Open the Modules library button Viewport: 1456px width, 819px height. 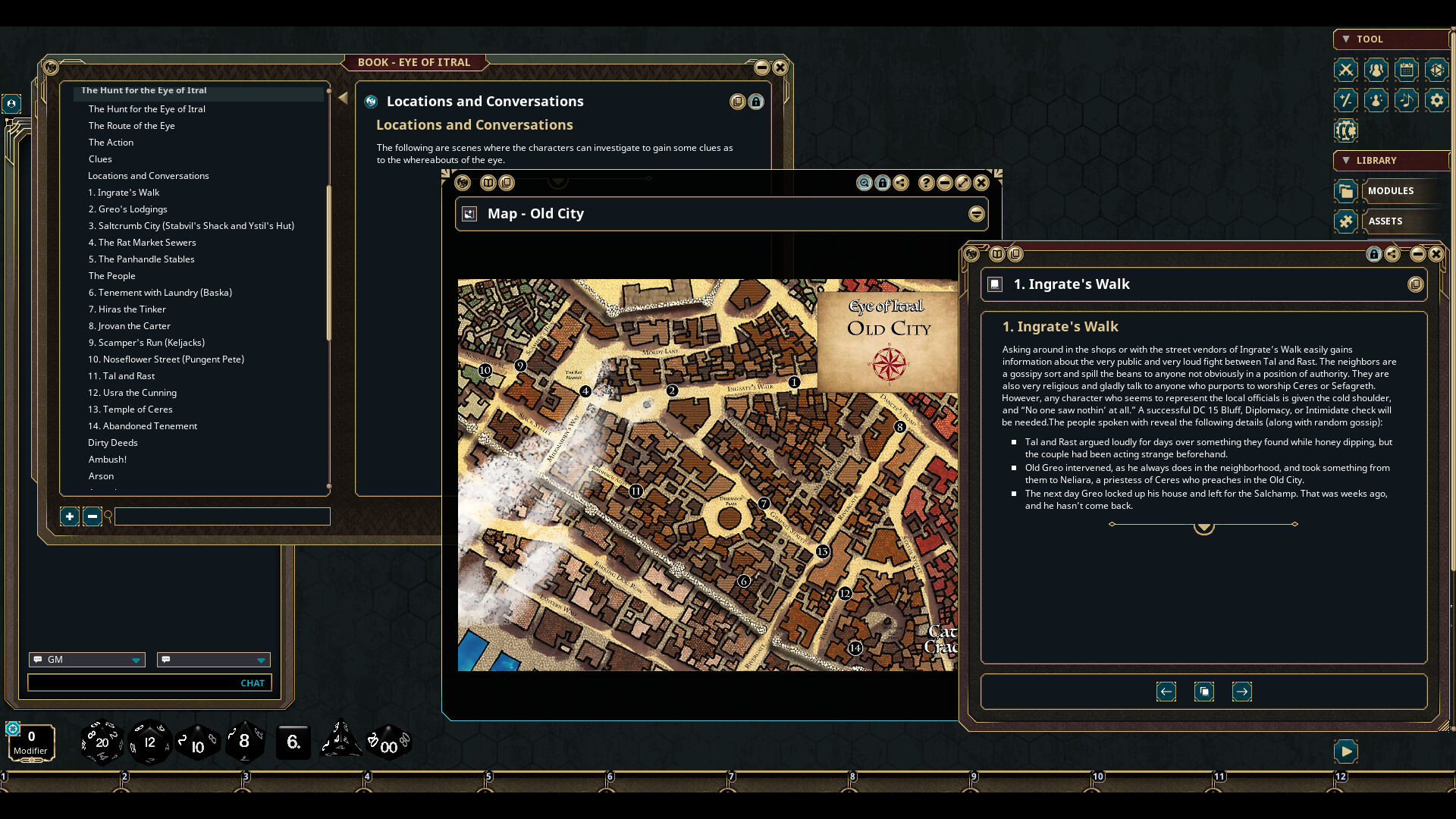[1390, 191]
